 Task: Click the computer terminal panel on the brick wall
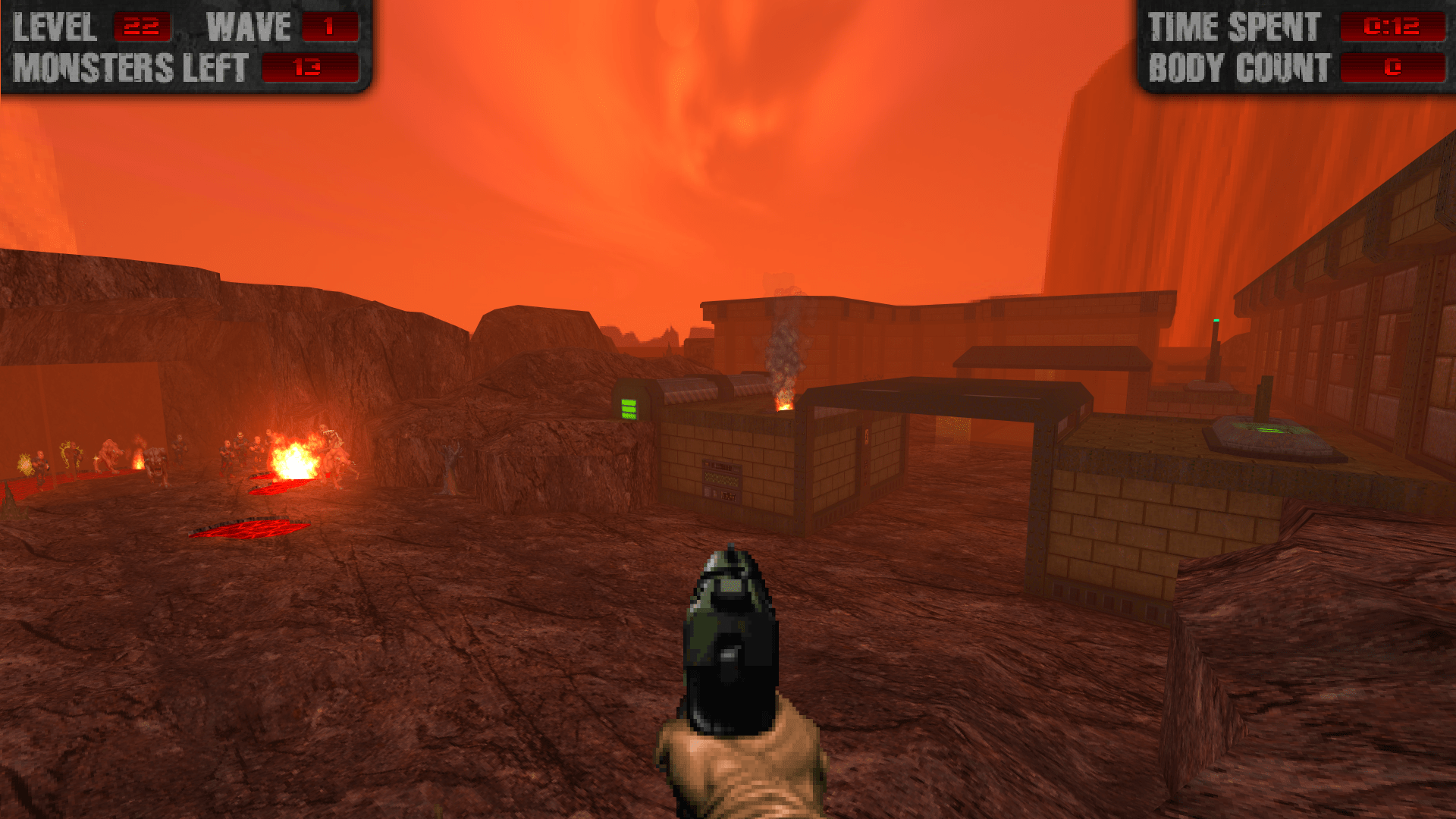tap(722, 479)
